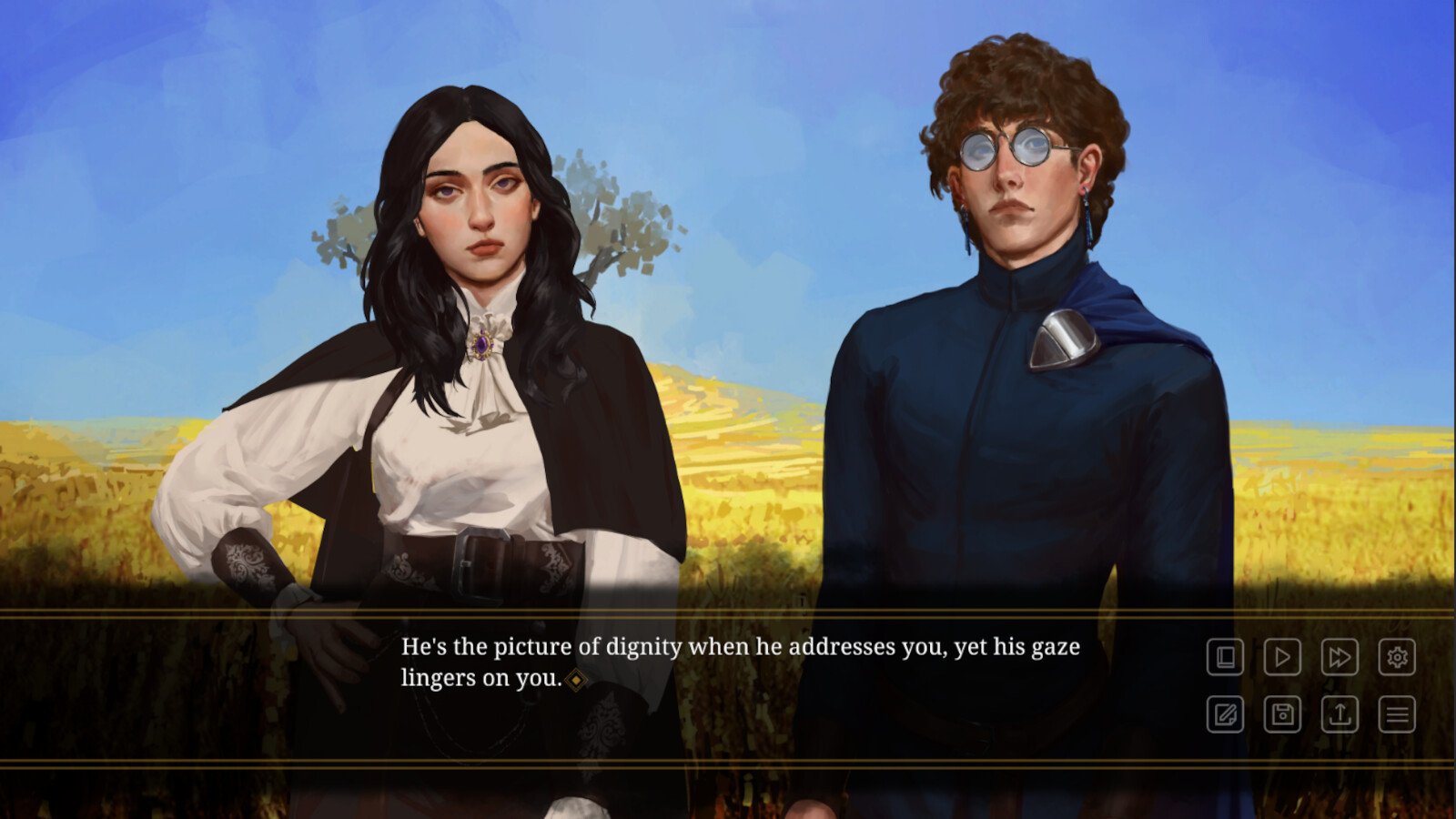Screen dimensions: 1456x819
Task: Skip dialogue with the fast-forward button
Action: 1340,657
